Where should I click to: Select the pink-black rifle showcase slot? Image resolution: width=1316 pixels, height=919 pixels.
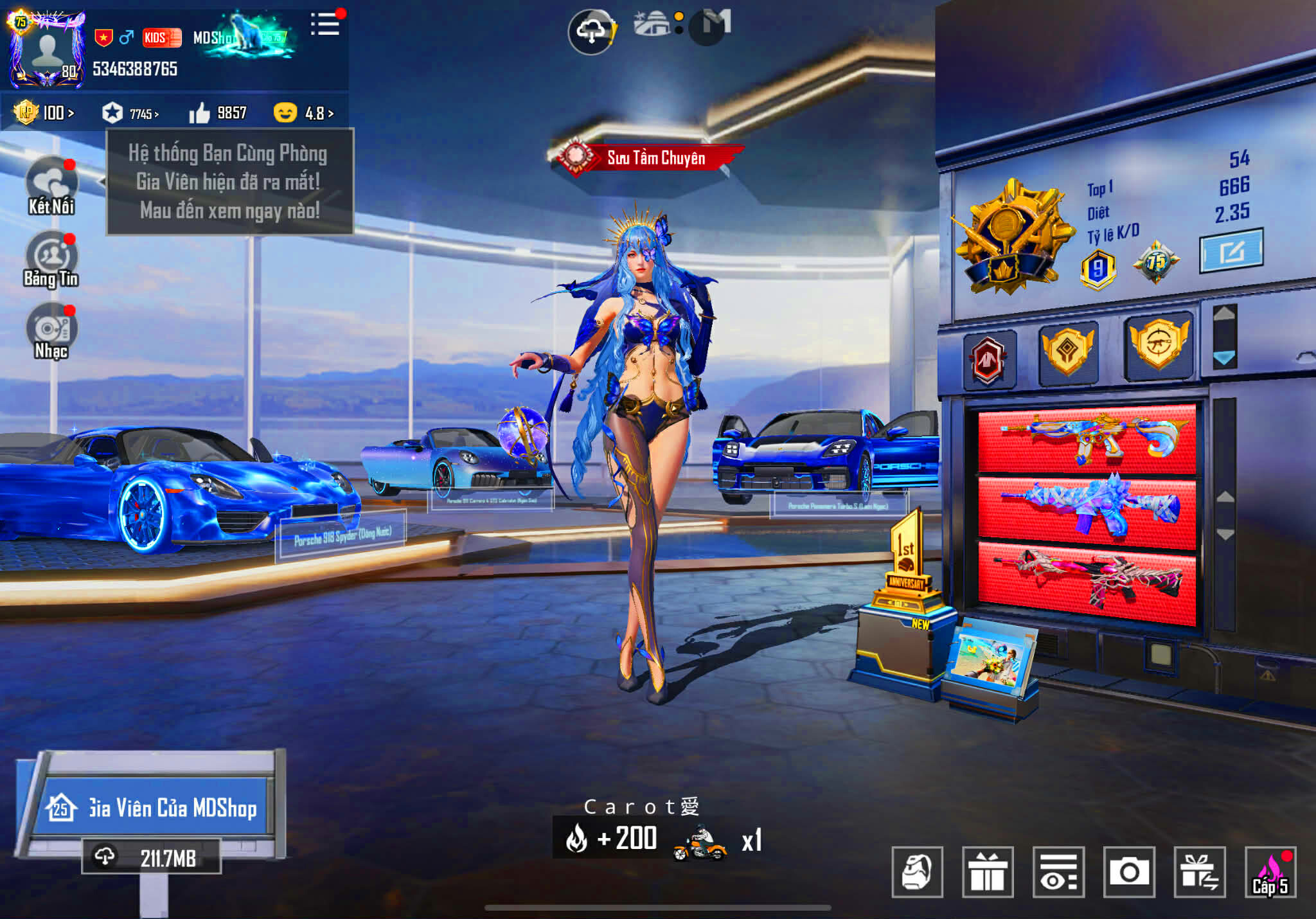(x=1087, y=582)
